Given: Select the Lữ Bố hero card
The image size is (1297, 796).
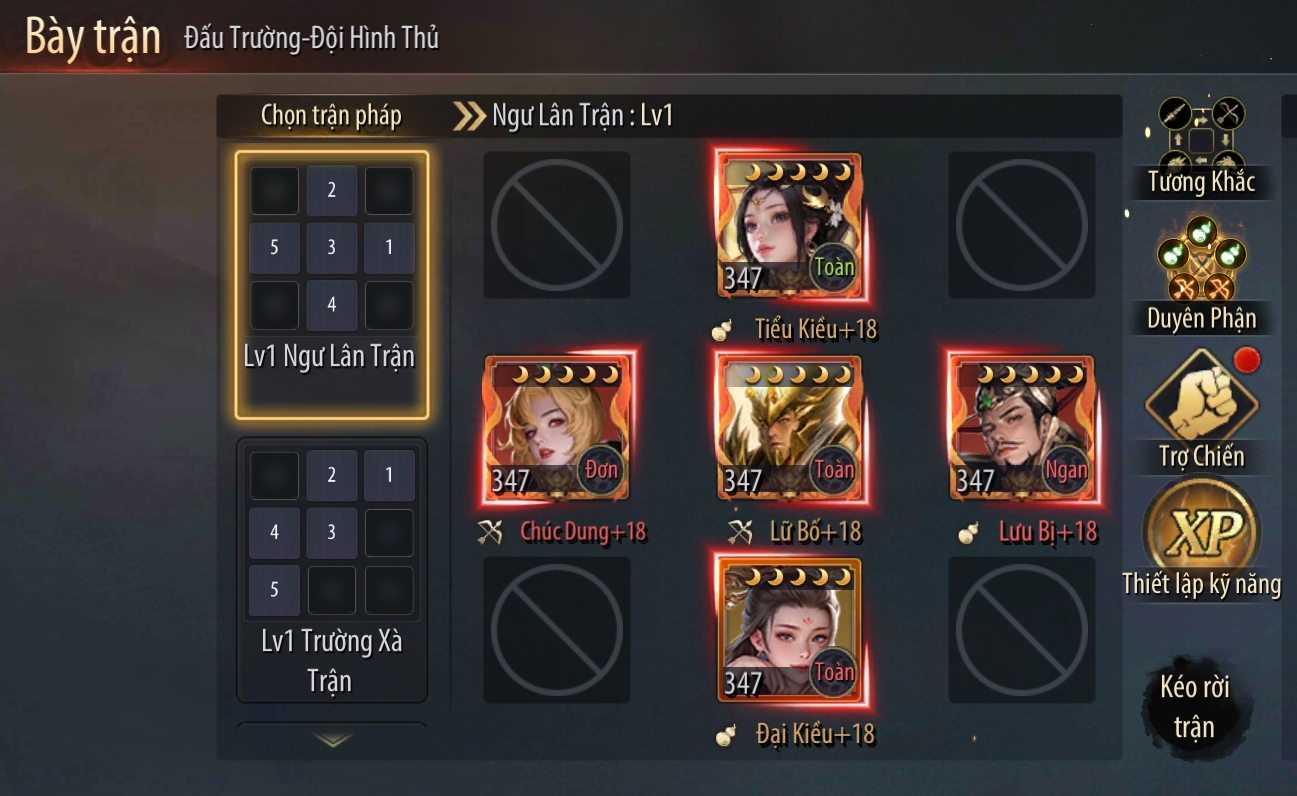Looking at the screenshot, I should [788, 428].
